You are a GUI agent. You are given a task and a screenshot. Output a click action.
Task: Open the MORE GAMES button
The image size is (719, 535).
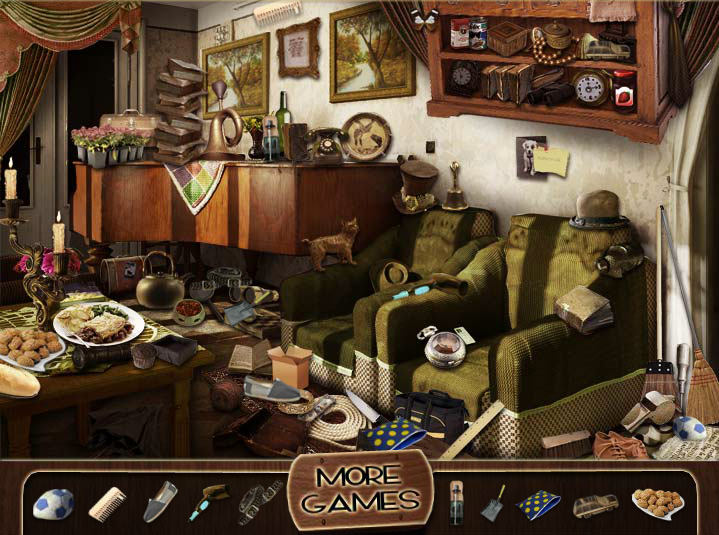tap(360, 489)
